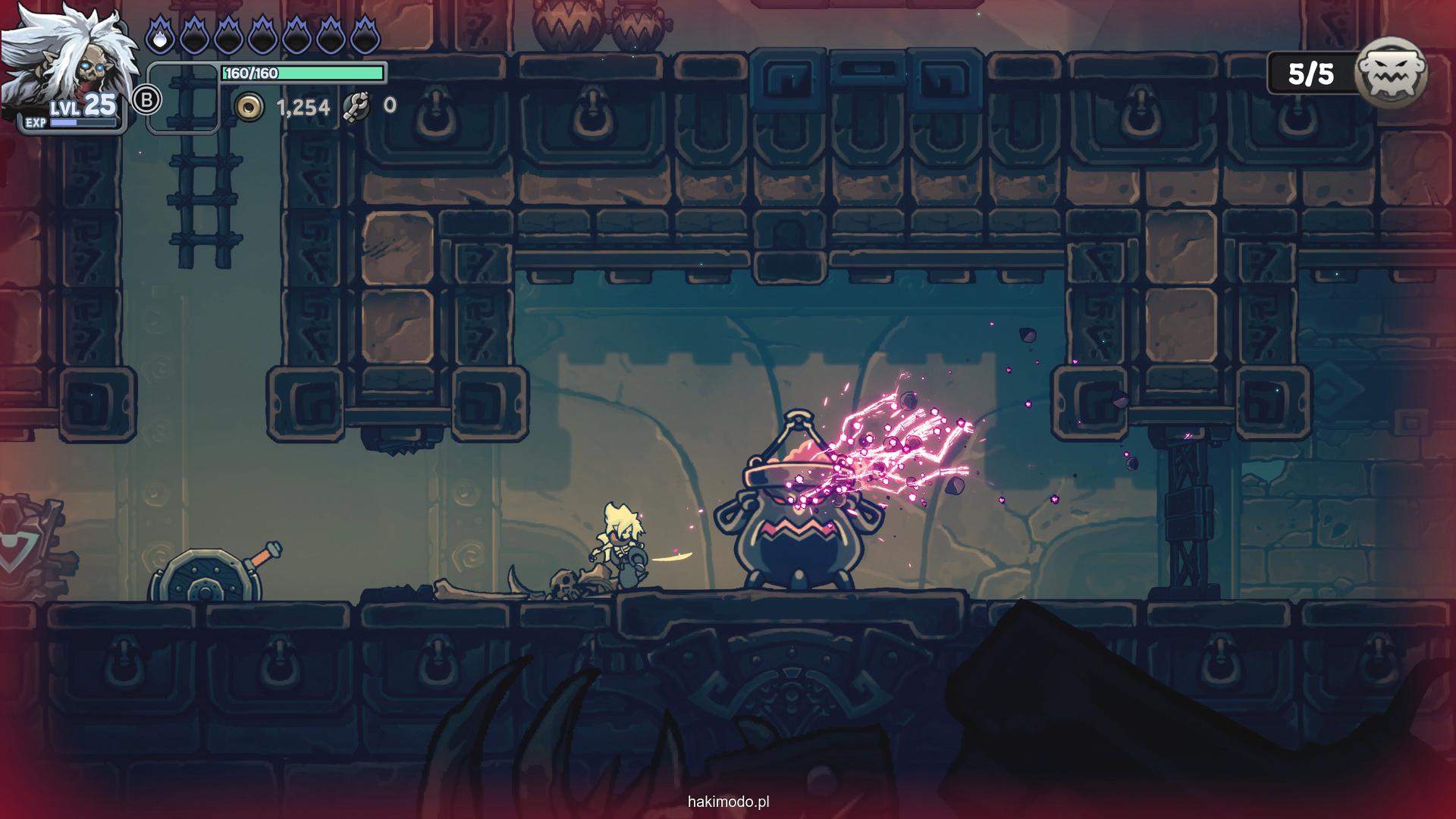Select the empty ability slot beside the portrait
Screen dimensions: 1456x819
(x=183, y=98)
